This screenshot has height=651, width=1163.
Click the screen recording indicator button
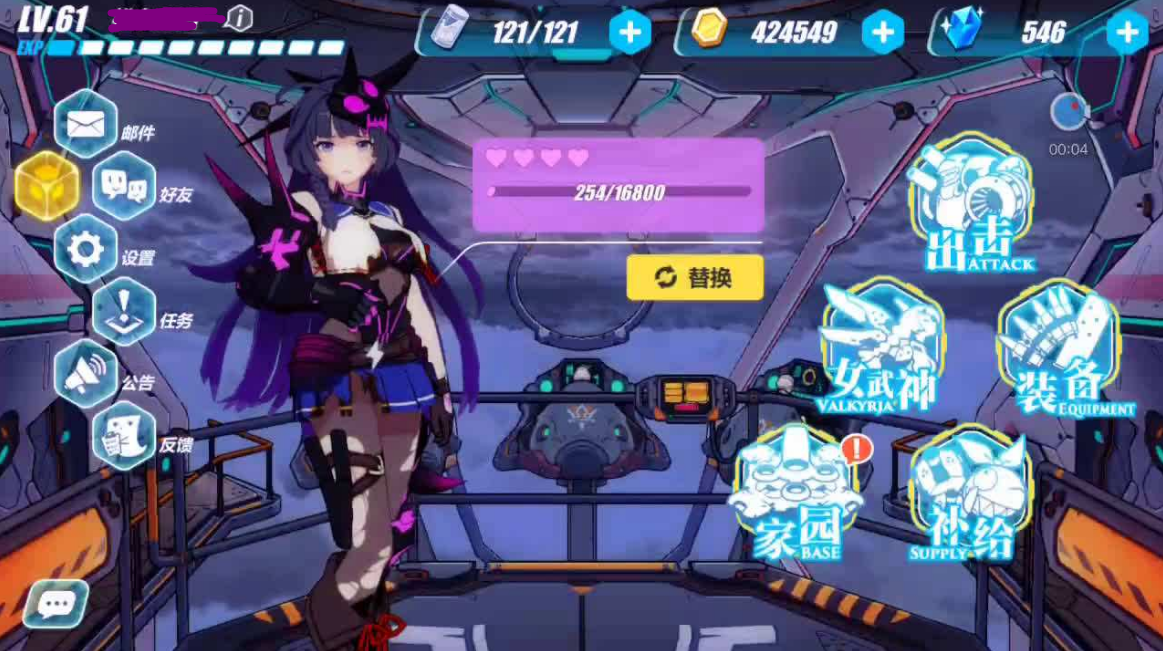coord(1068,113)
